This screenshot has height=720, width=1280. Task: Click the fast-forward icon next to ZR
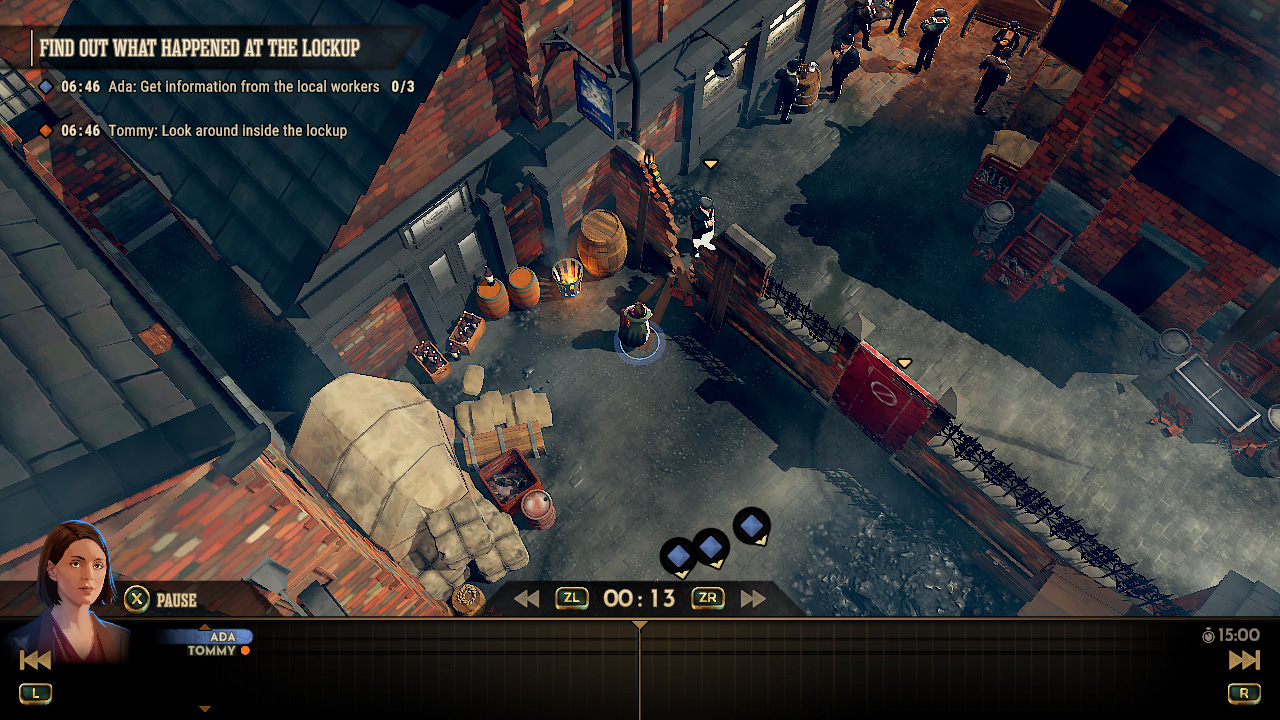coord(752,598)
